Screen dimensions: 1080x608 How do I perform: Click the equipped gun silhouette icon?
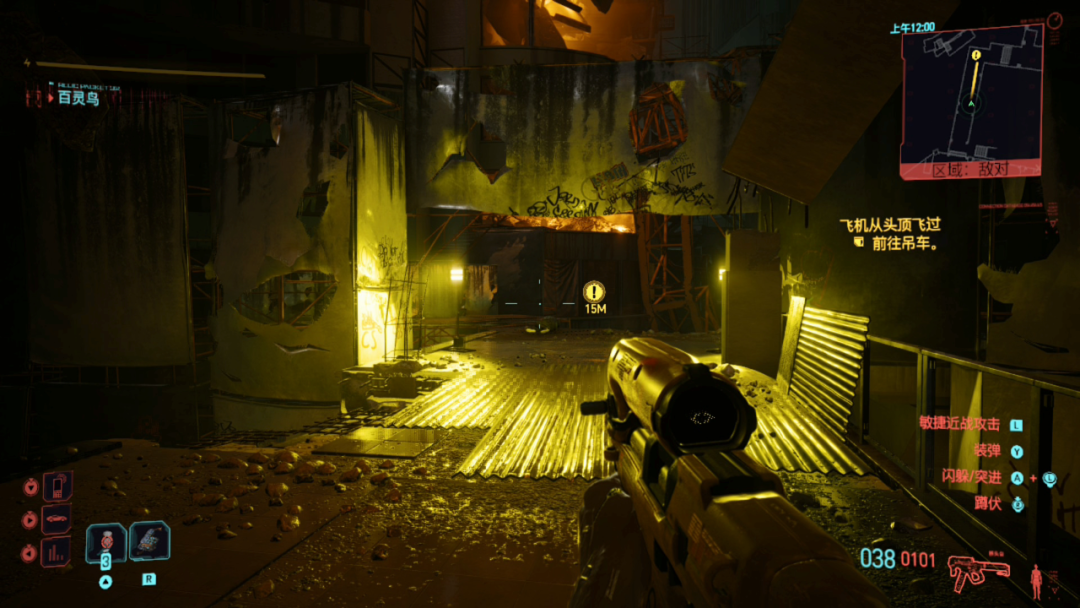coord(978,573)
